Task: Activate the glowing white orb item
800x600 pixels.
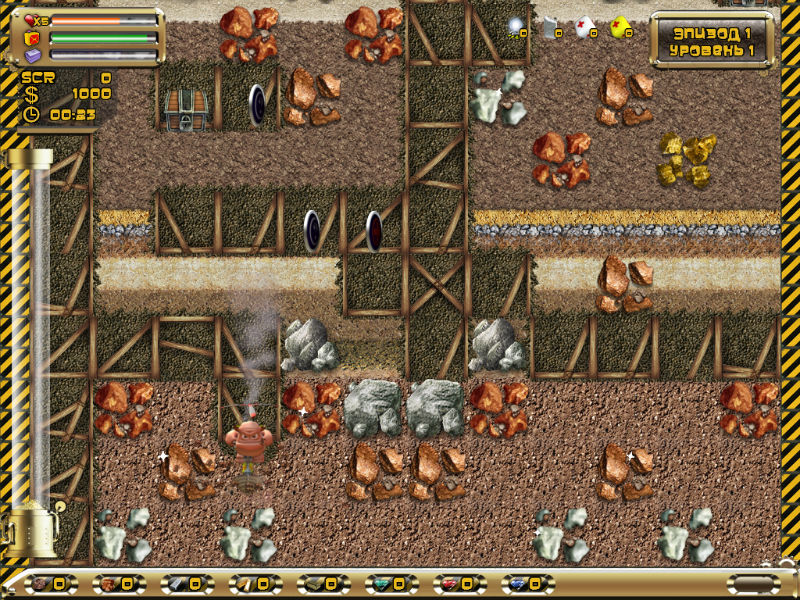Action: [516, 27]
